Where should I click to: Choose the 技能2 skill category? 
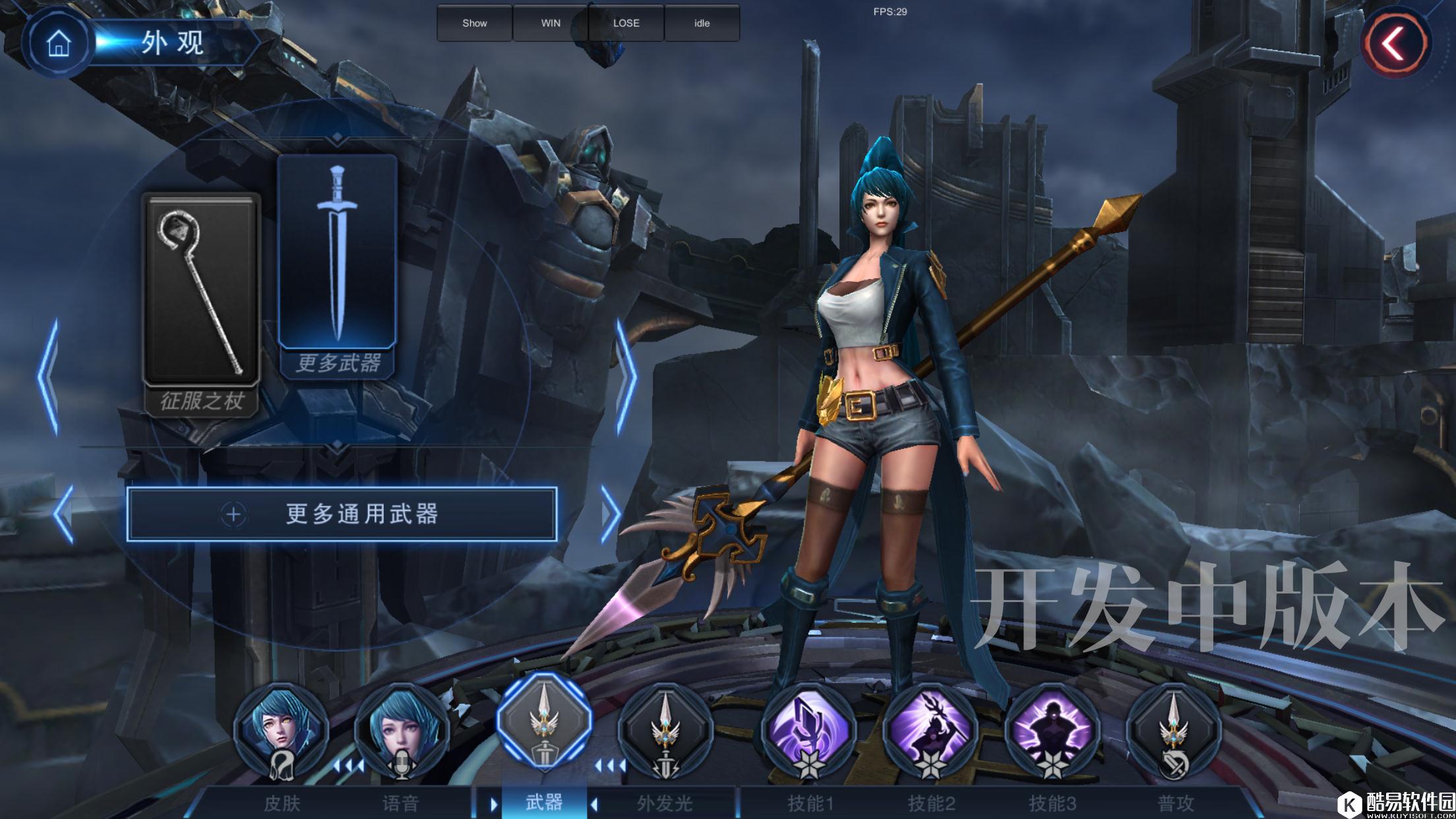click(x=930, y=732)
